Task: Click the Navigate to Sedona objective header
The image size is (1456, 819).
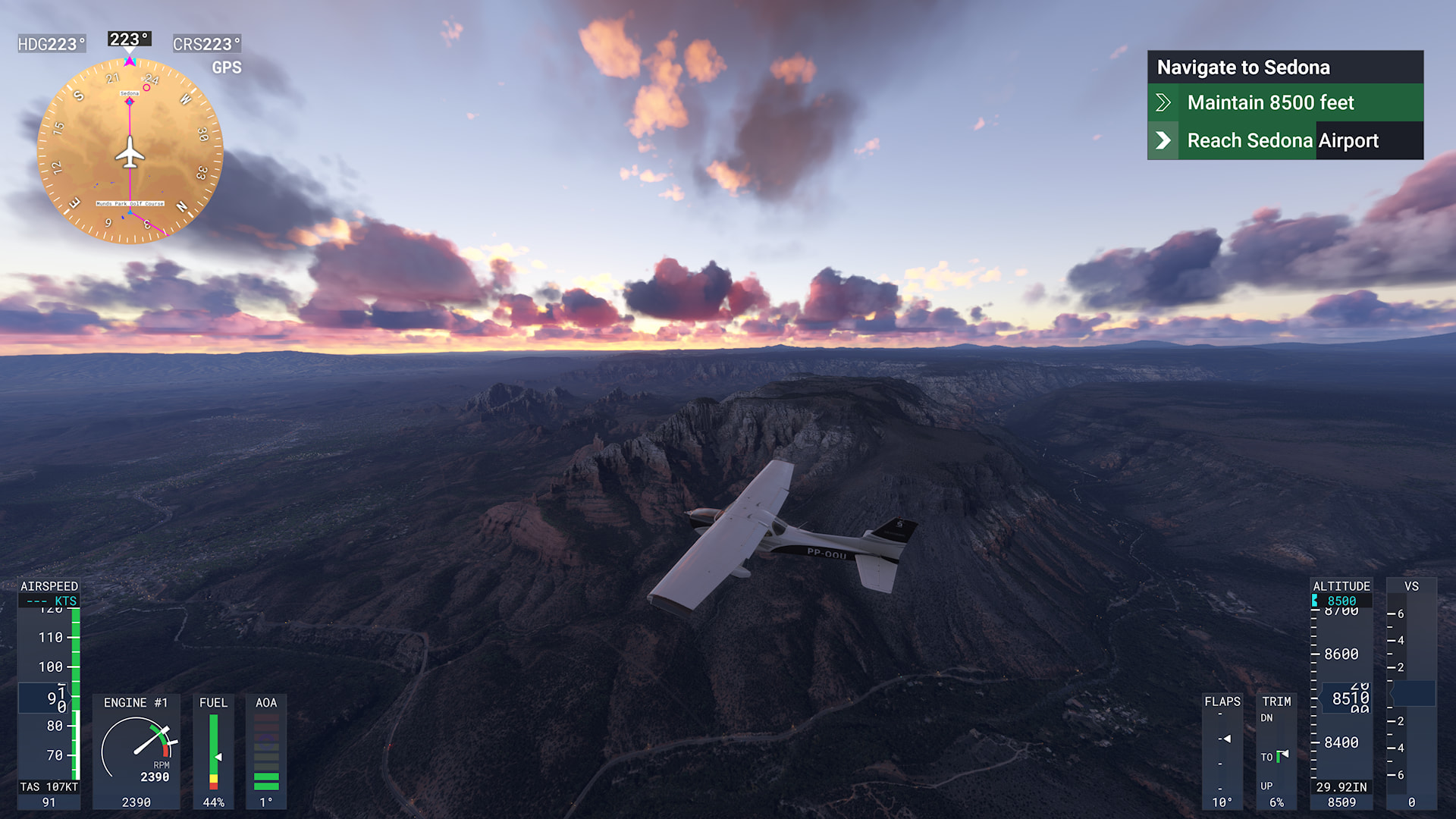Action: [x=1285, y=67]
